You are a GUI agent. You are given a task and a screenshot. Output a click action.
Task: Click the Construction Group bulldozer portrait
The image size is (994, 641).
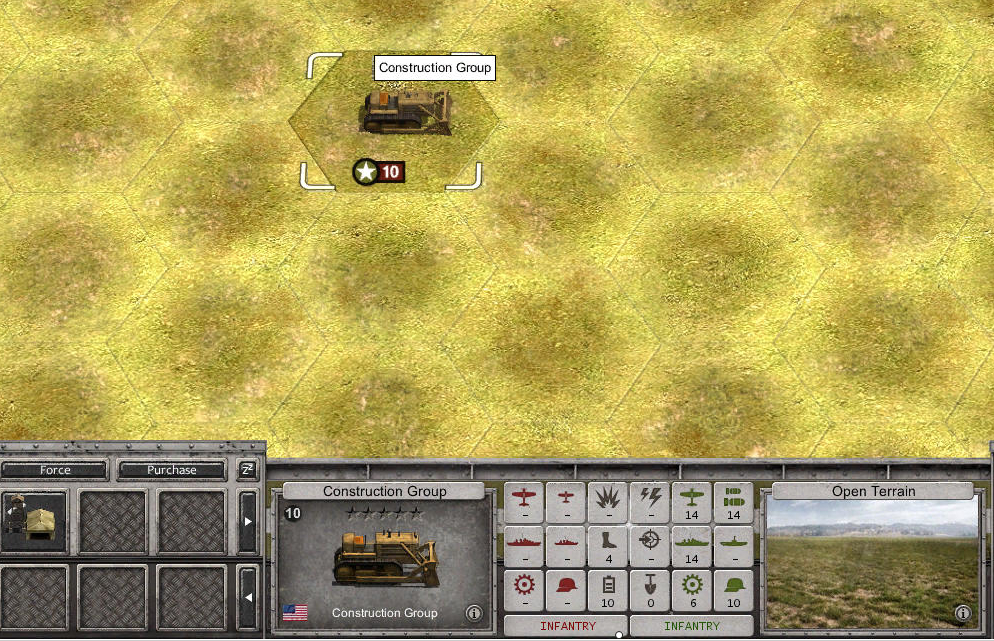pyautogui.click(x=384, y=556)
